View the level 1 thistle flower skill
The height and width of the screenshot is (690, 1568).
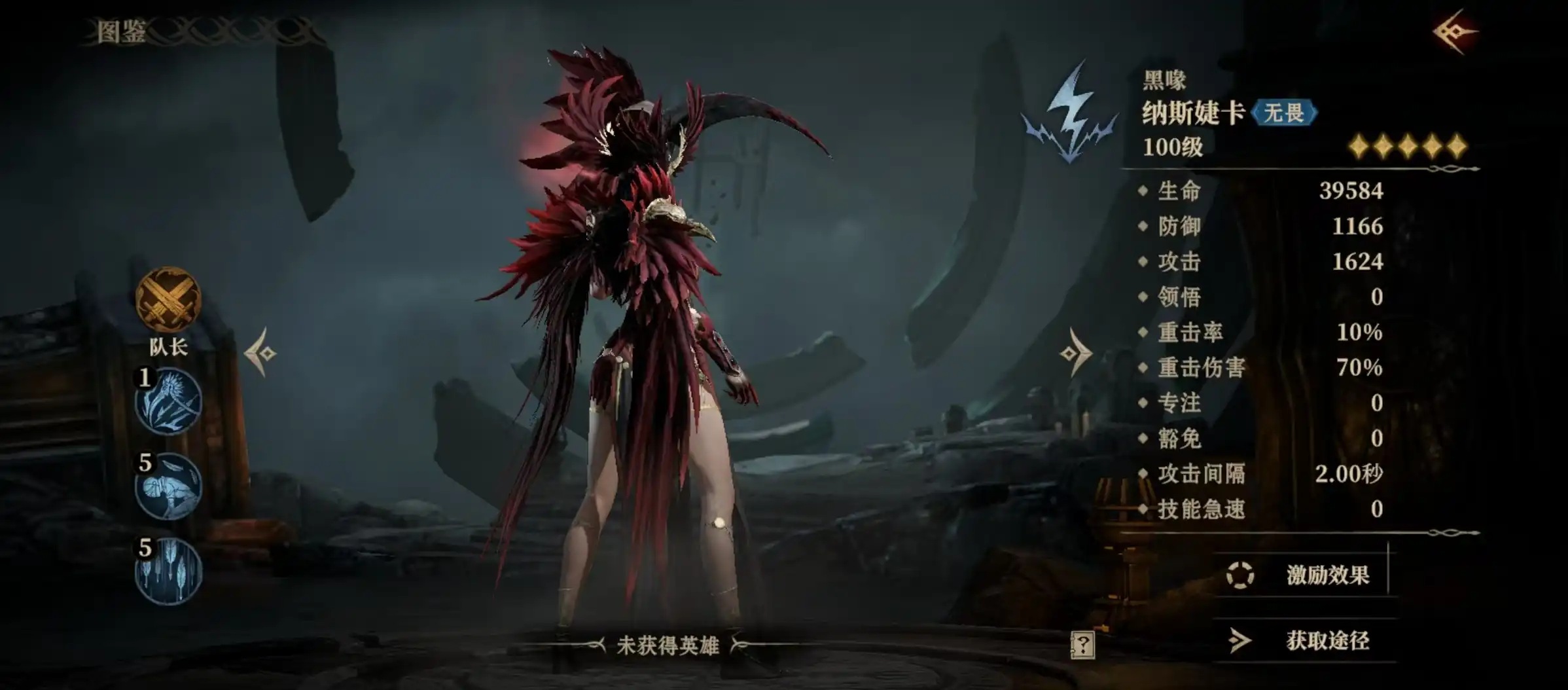tap(169, 402)
